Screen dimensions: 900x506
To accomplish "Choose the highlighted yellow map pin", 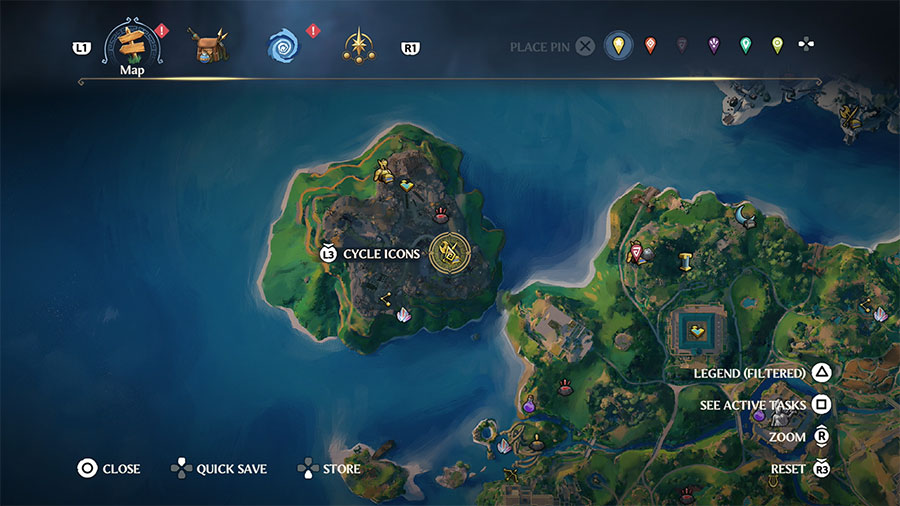I will [619, 46].
